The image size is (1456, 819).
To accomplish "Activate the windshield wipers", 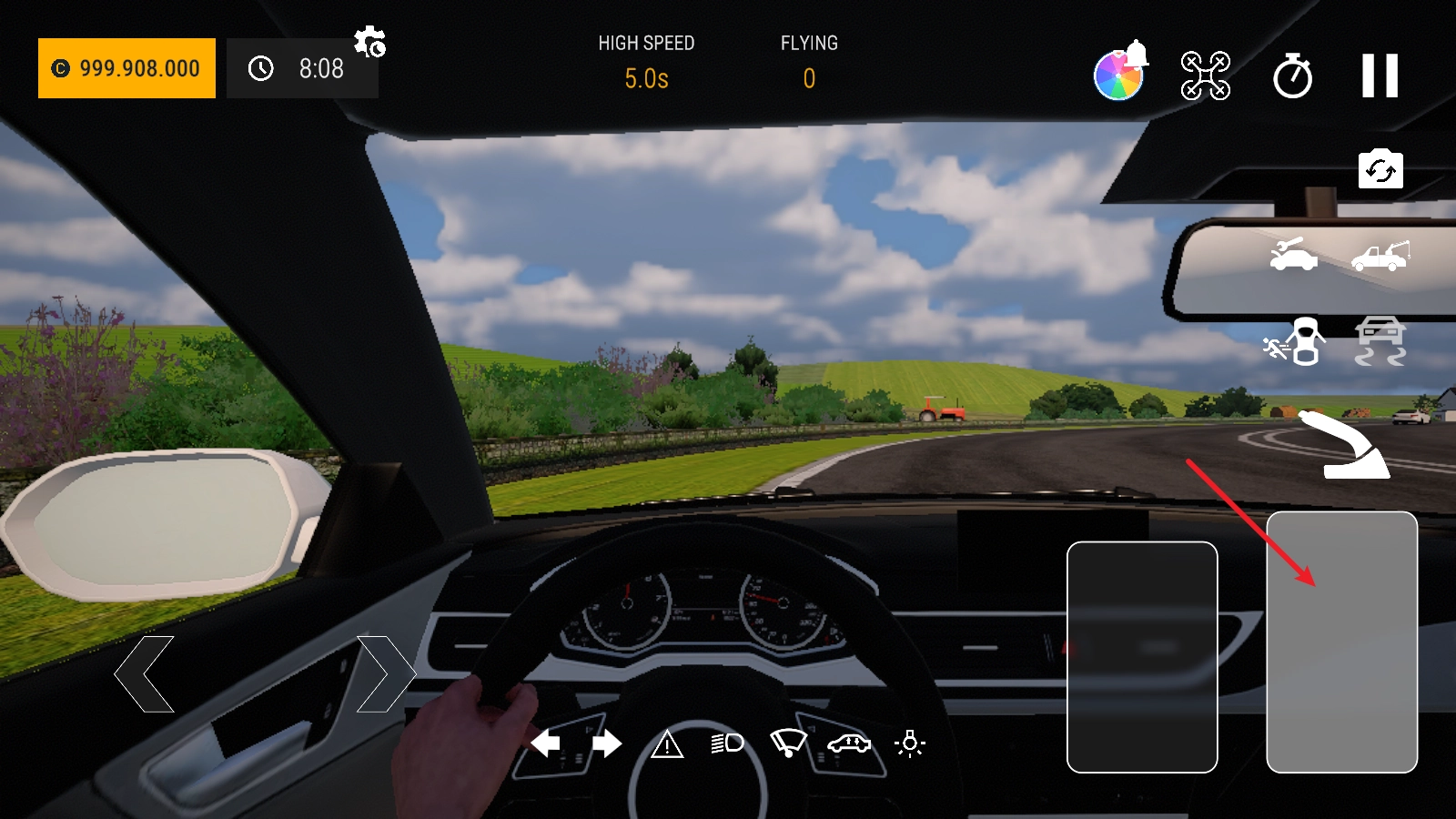I will point(788,743).
